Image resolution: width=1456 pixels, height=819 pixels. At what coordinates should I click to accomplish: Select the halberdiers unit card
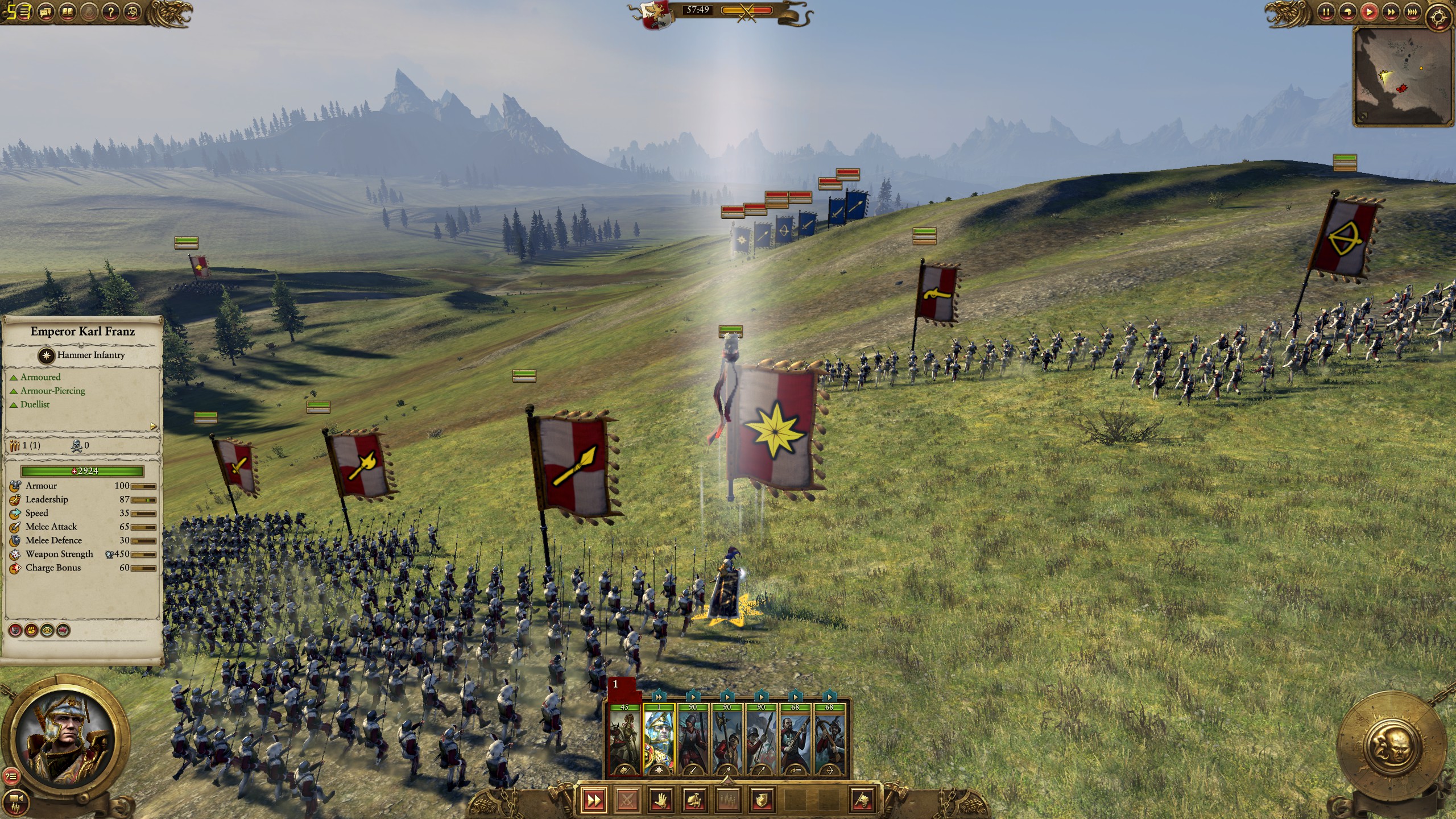coord(727,741)
